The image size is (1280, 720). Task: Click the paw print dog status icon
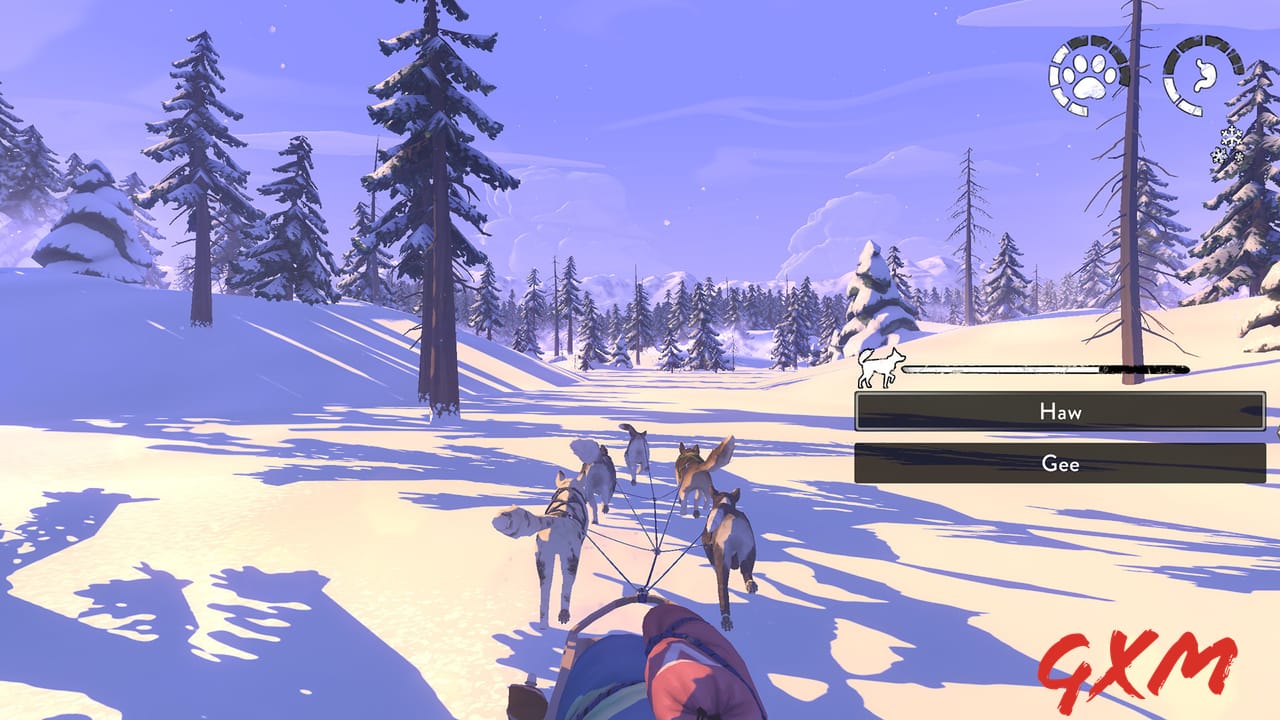pos(1087,75)
